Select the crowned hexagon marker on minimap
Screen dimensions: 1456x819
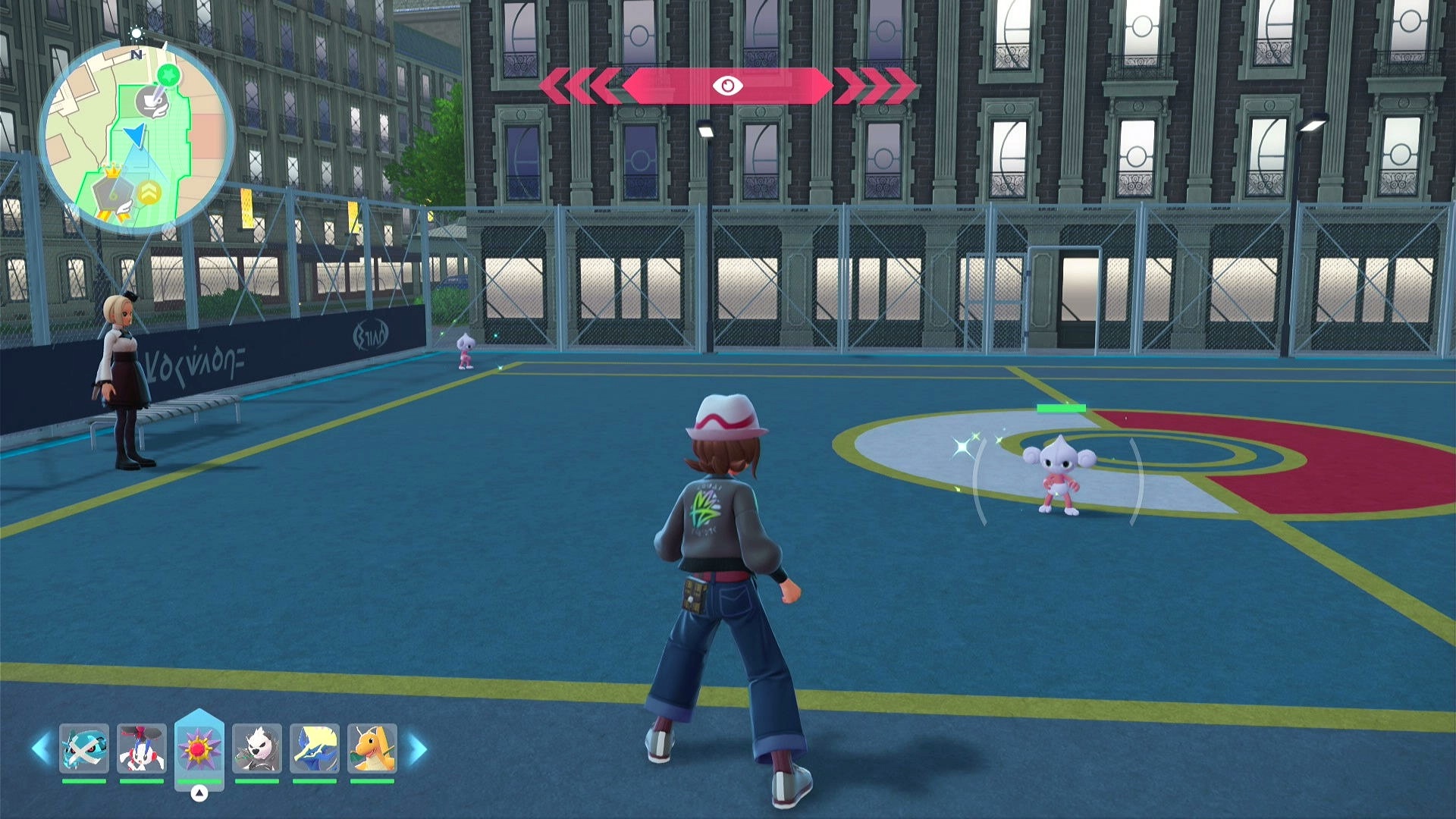click(x=112, y=193)
